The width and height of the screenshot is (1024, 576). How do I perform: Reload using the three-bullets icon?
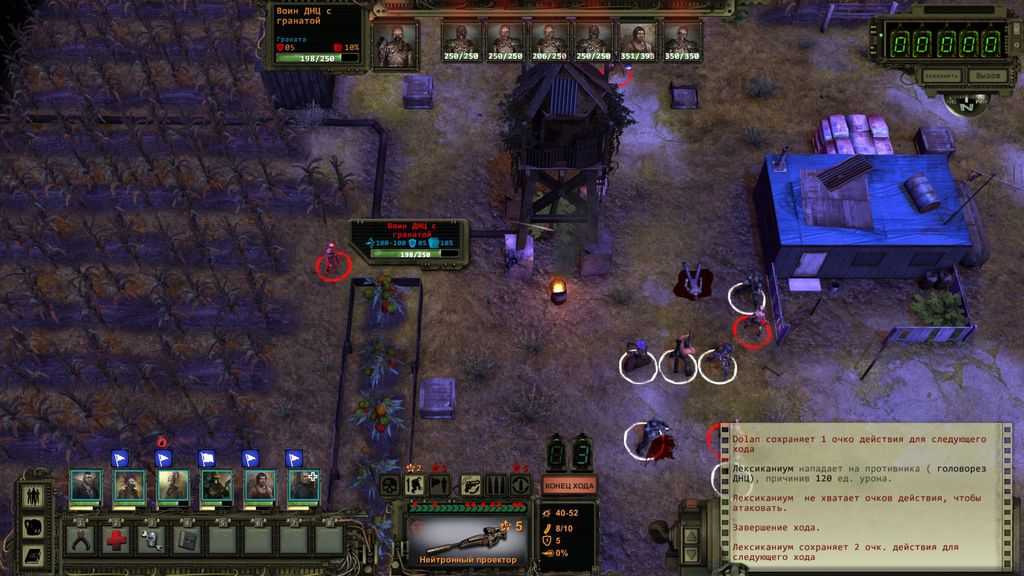click(495, 485)
